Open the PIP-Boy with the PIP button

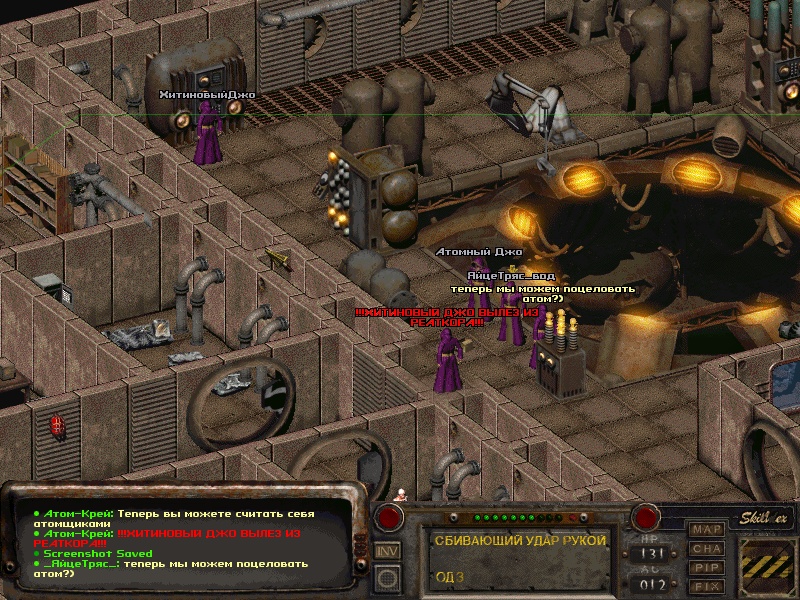pyautogui.click(x=707, y=567)
